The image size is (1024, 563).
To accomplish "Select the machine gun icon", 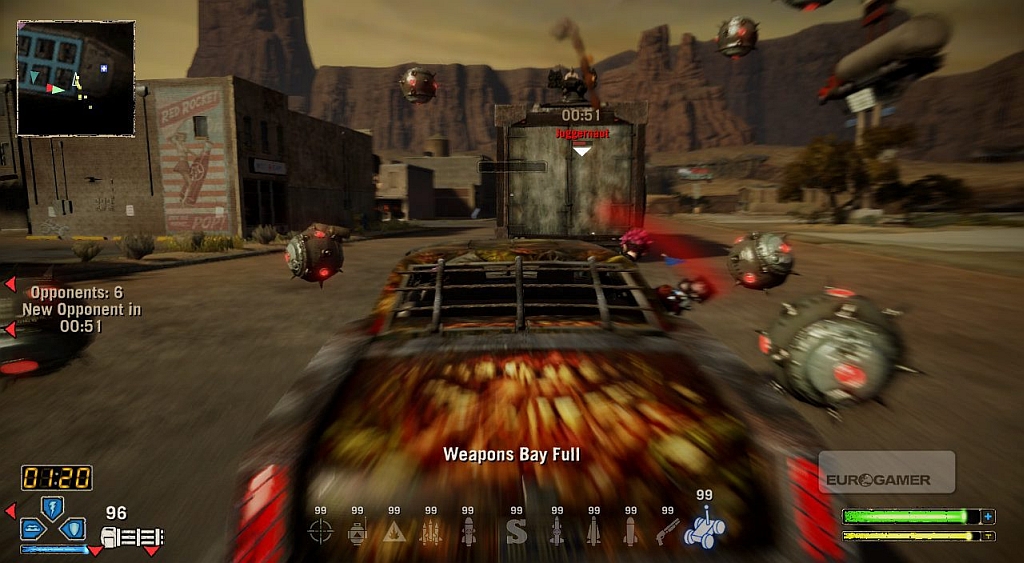I will [x=131, y=538].
